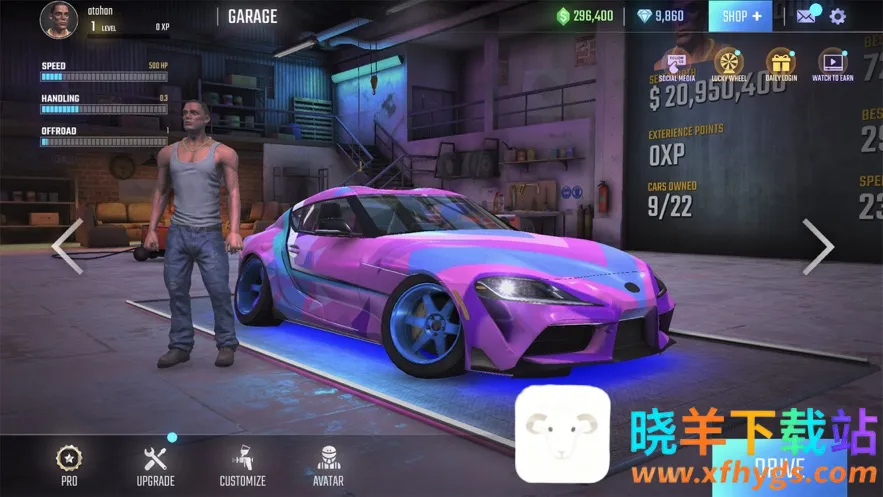
Task: Open the Avatar menu
Action: pos(328,465)
